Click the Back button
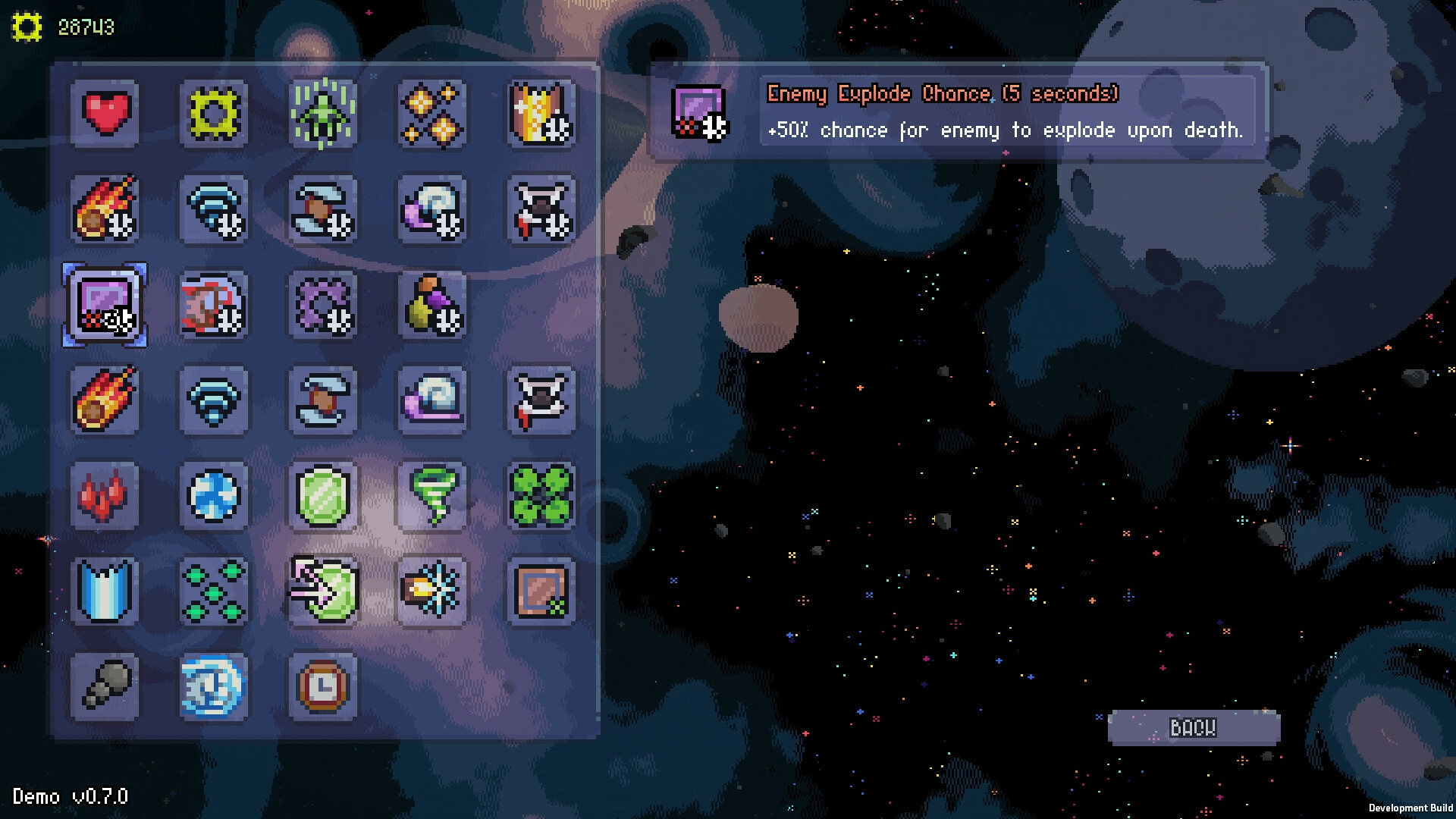 [1194, 728]
